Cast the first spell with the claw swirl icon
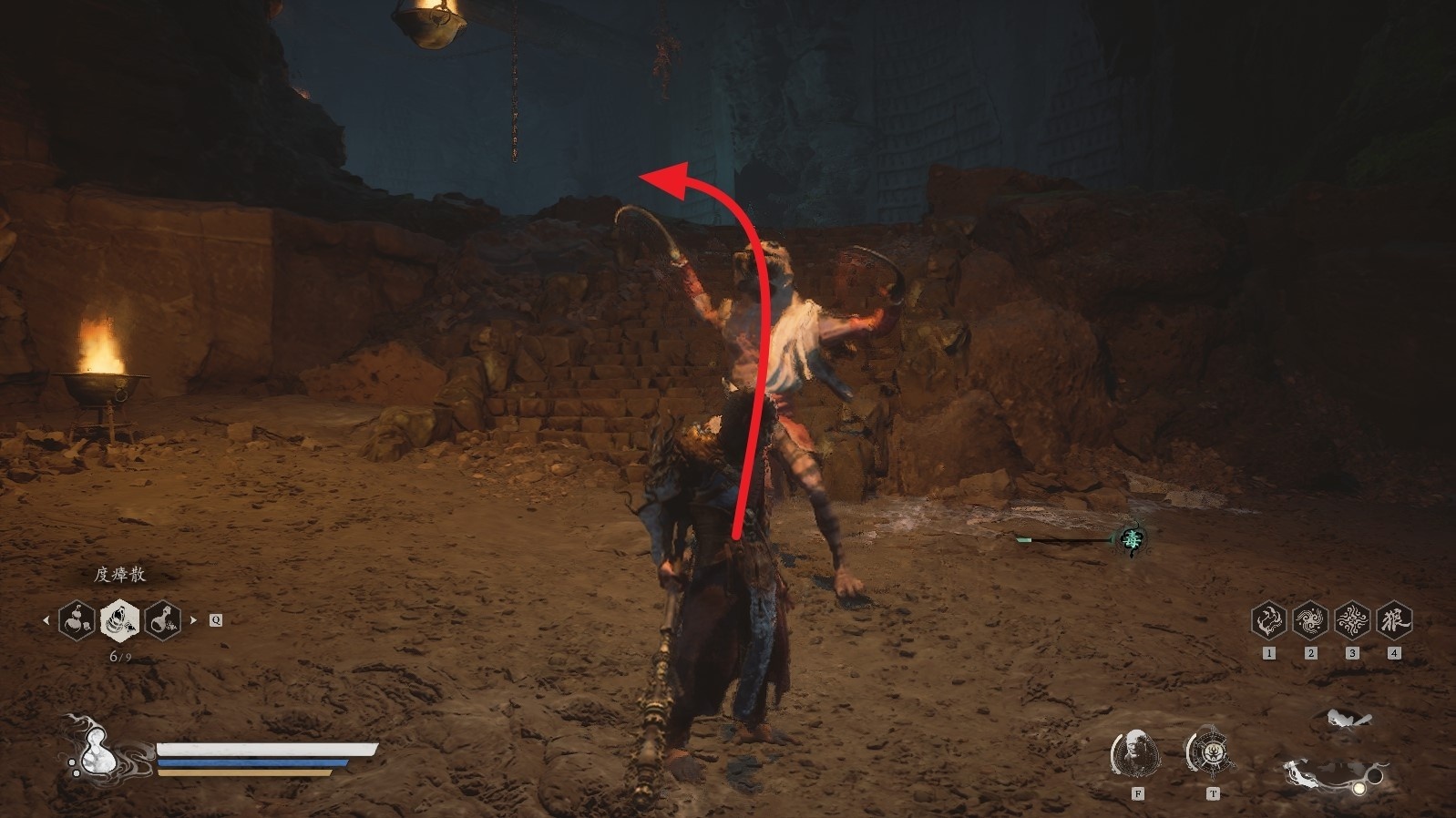Image resolution: width=1456 pixels, height=818 pixels. pos(1268,620)
